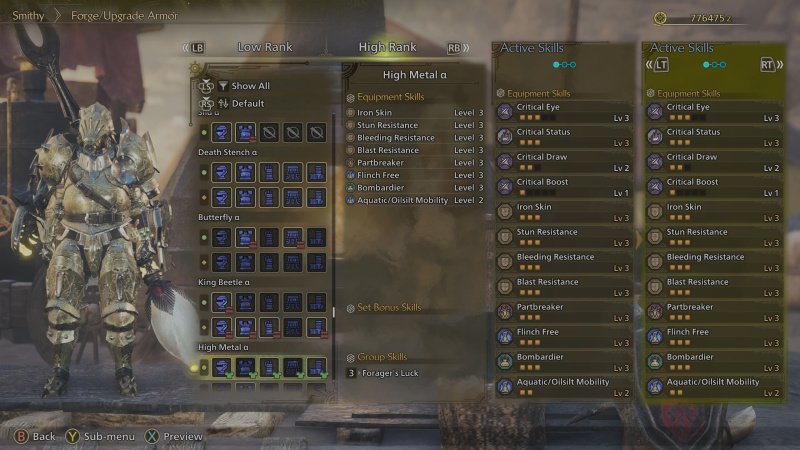Image resolution: width=800 pixels, height=450 pixels.
Task: Switch to the Low Rank tab
Action: pyautogui.click(x=263, y=47)
